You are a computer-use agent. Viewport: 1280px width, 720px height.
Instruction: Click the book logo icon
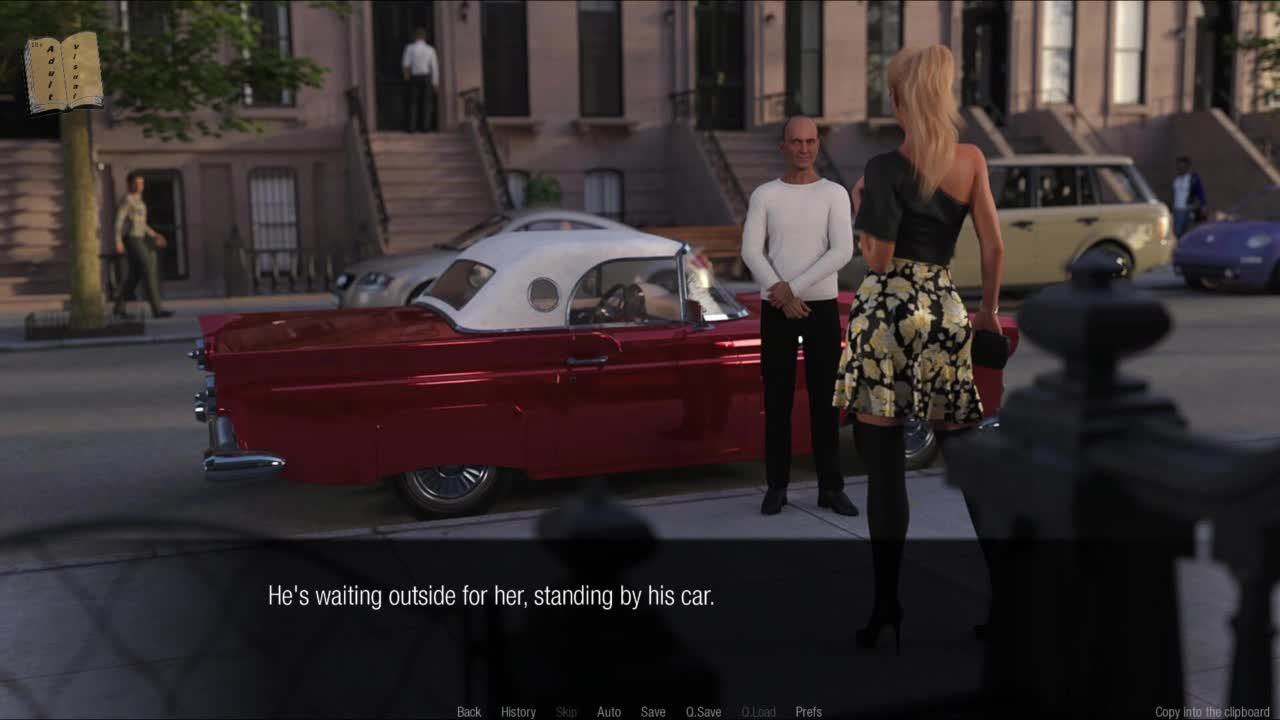click(x=63, y=72)
